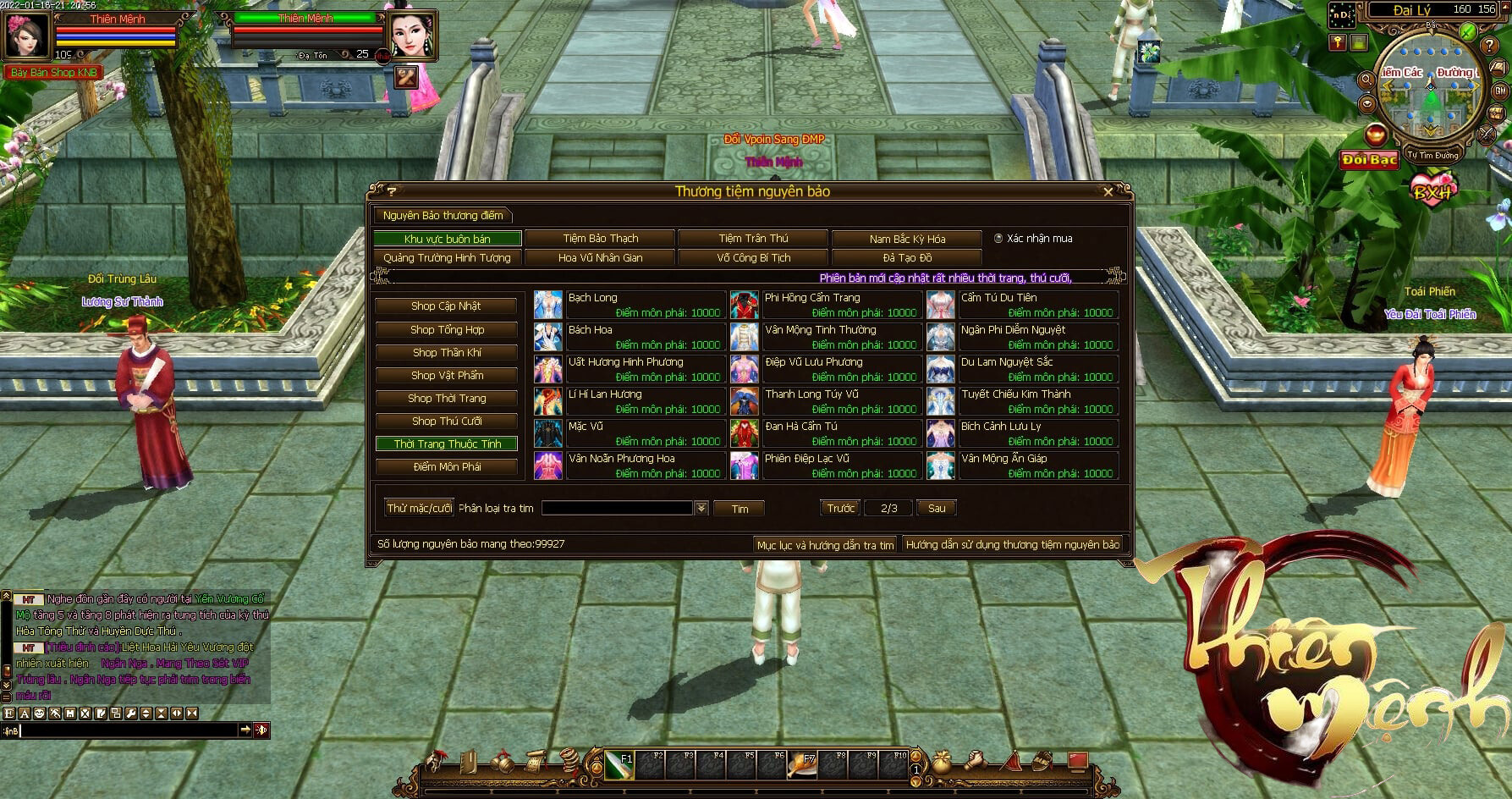Click the Thử mặc/cưỡi try-on button

point(419,508)
